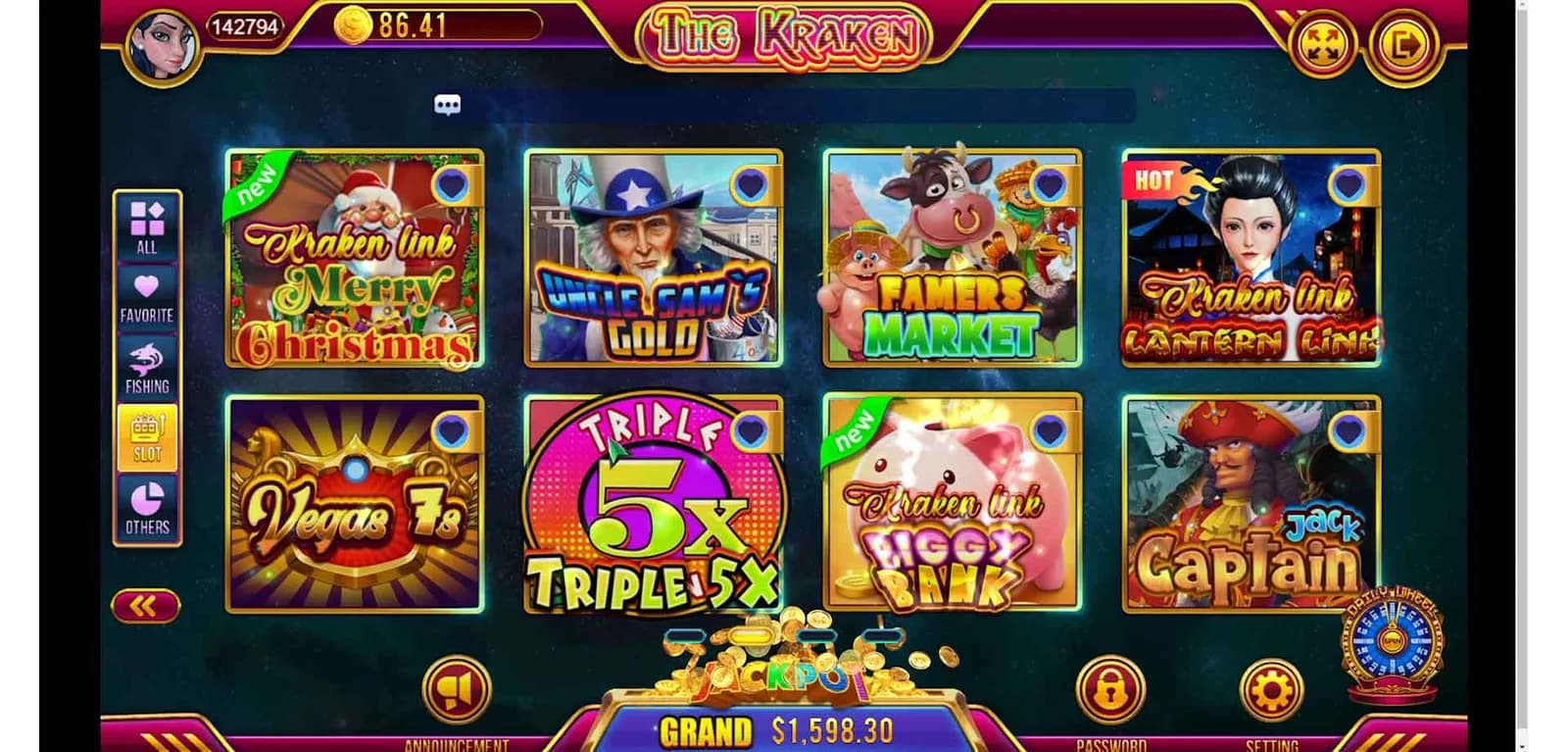Favorite Kraken Link Merry Christmas
Image resolution: width=1568 pixels, height=752 pixels.
click(452, 185)
